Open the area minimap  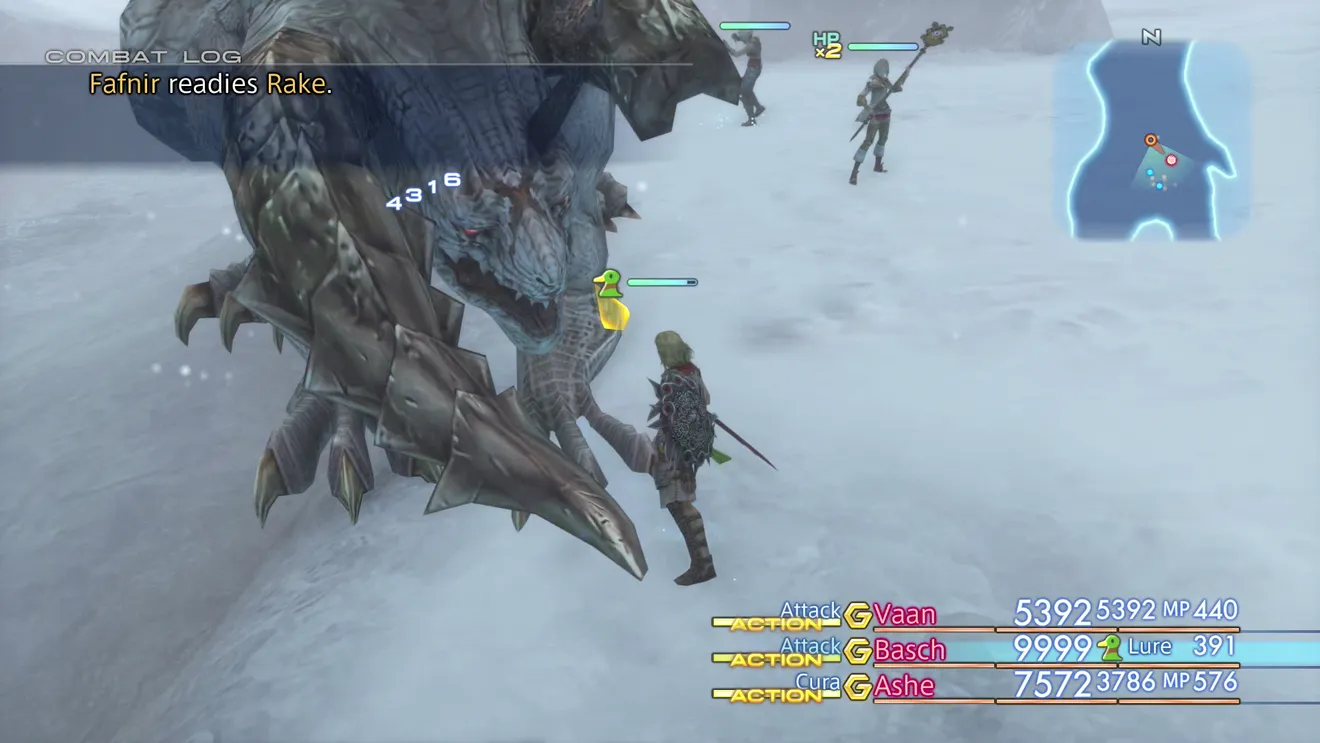(x=1151, y=140)
